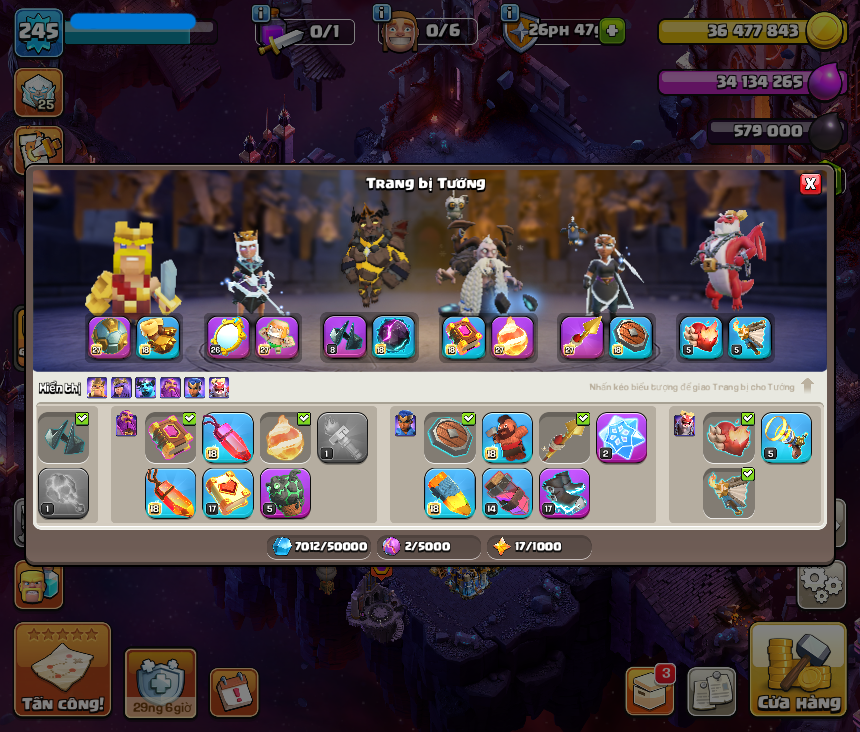The image size is (860, 732).
Task: Select the Hog Rider Puppet equipment
Action: 507,438
